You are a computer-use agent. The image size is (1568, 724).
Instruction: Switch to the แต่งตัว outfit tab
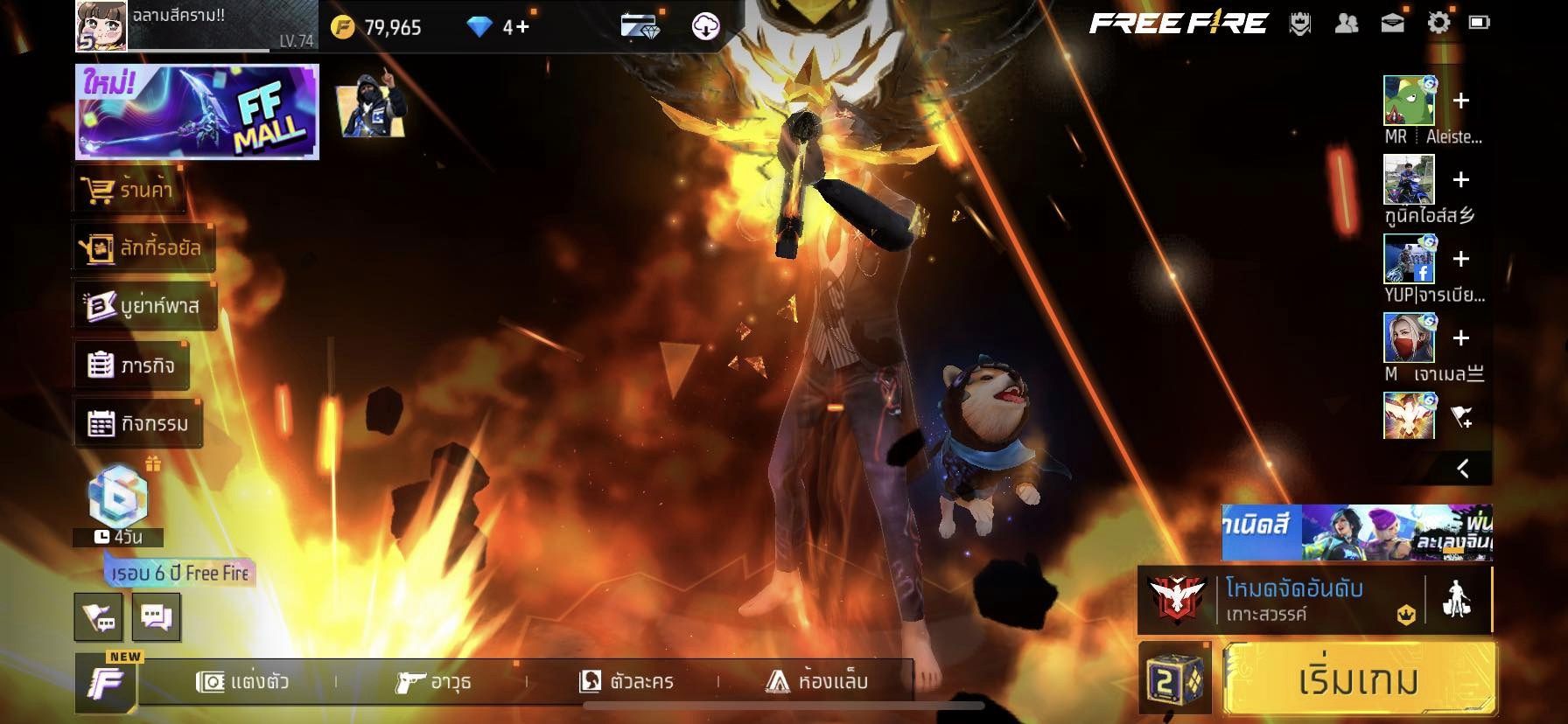point(242,682)
